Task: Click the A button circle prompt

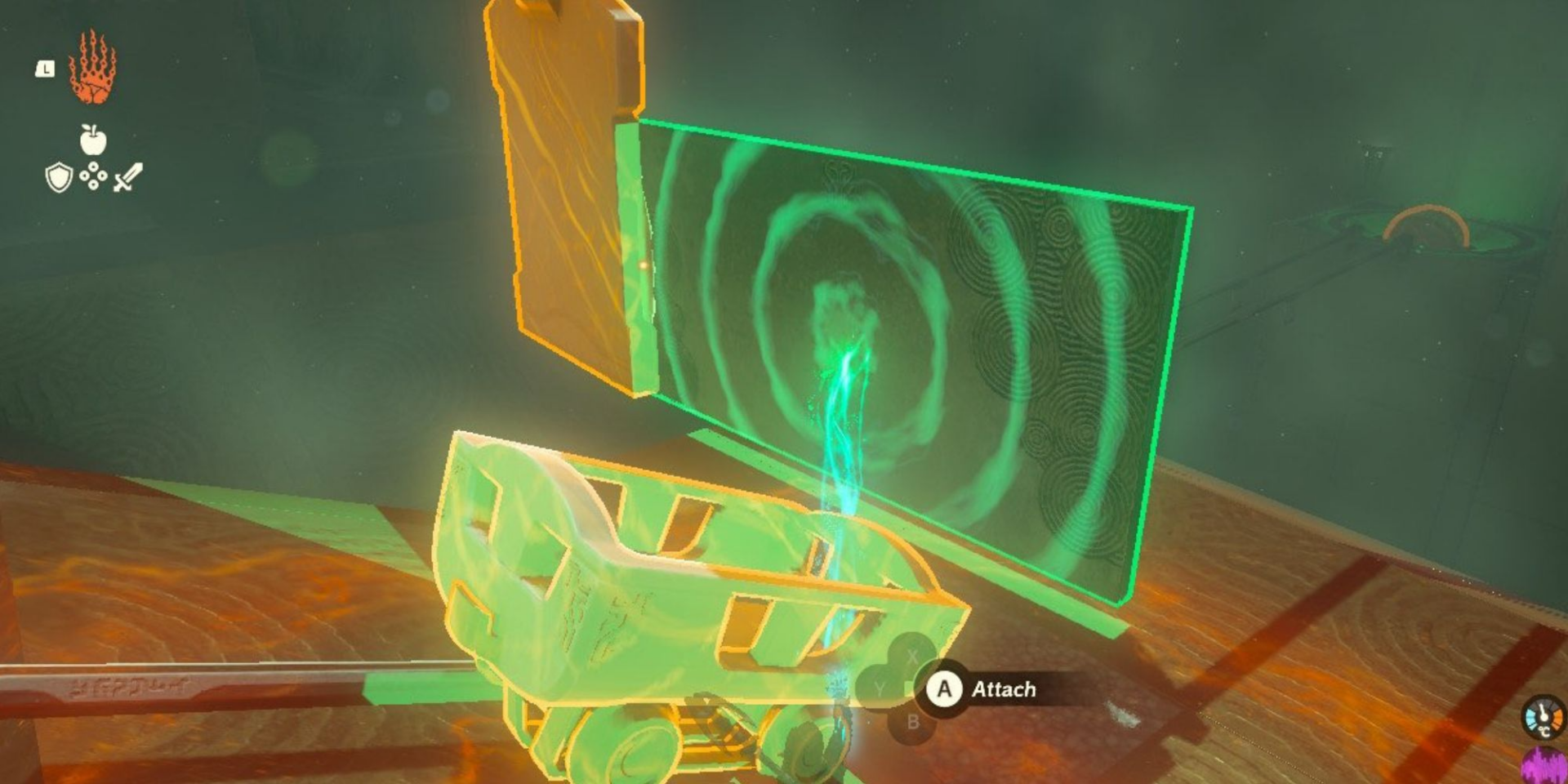Action: pos(944,690)
